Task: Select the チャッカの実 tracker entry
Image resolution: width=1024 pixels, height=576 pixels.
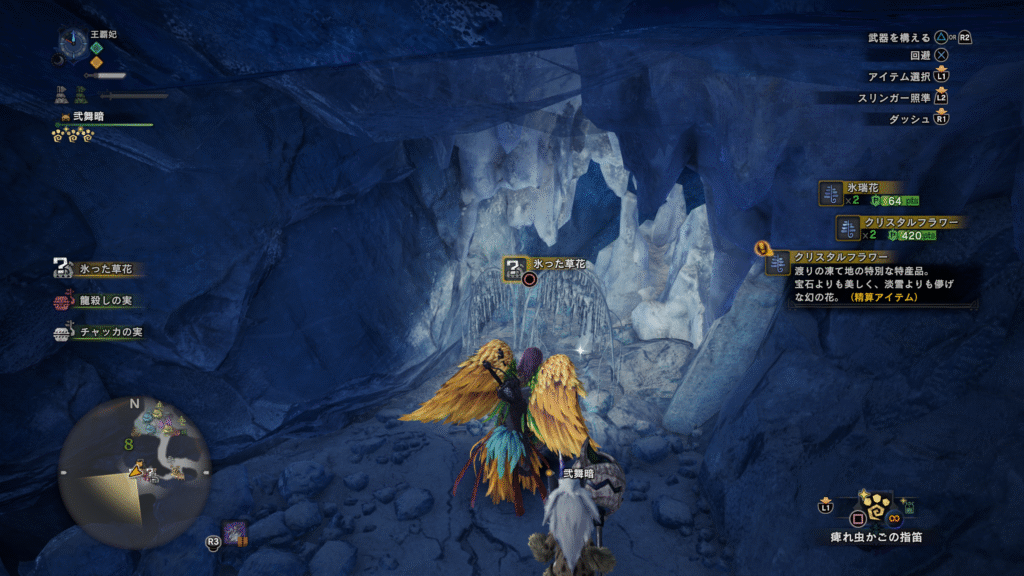Action: pyautogui.click(x=96, y=332)
